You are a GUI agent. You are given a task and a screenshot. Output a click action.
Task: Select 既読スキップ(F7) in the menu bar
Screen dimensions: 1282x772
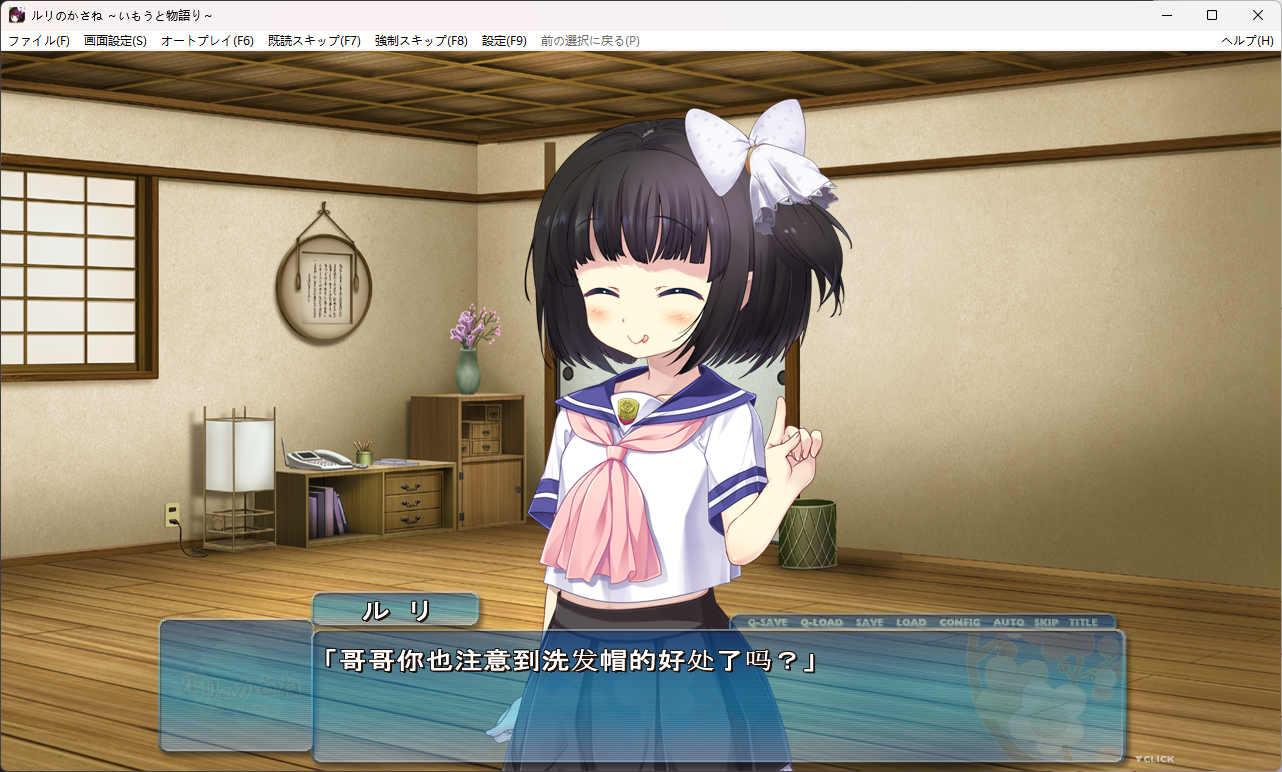[x=314, y=41]
